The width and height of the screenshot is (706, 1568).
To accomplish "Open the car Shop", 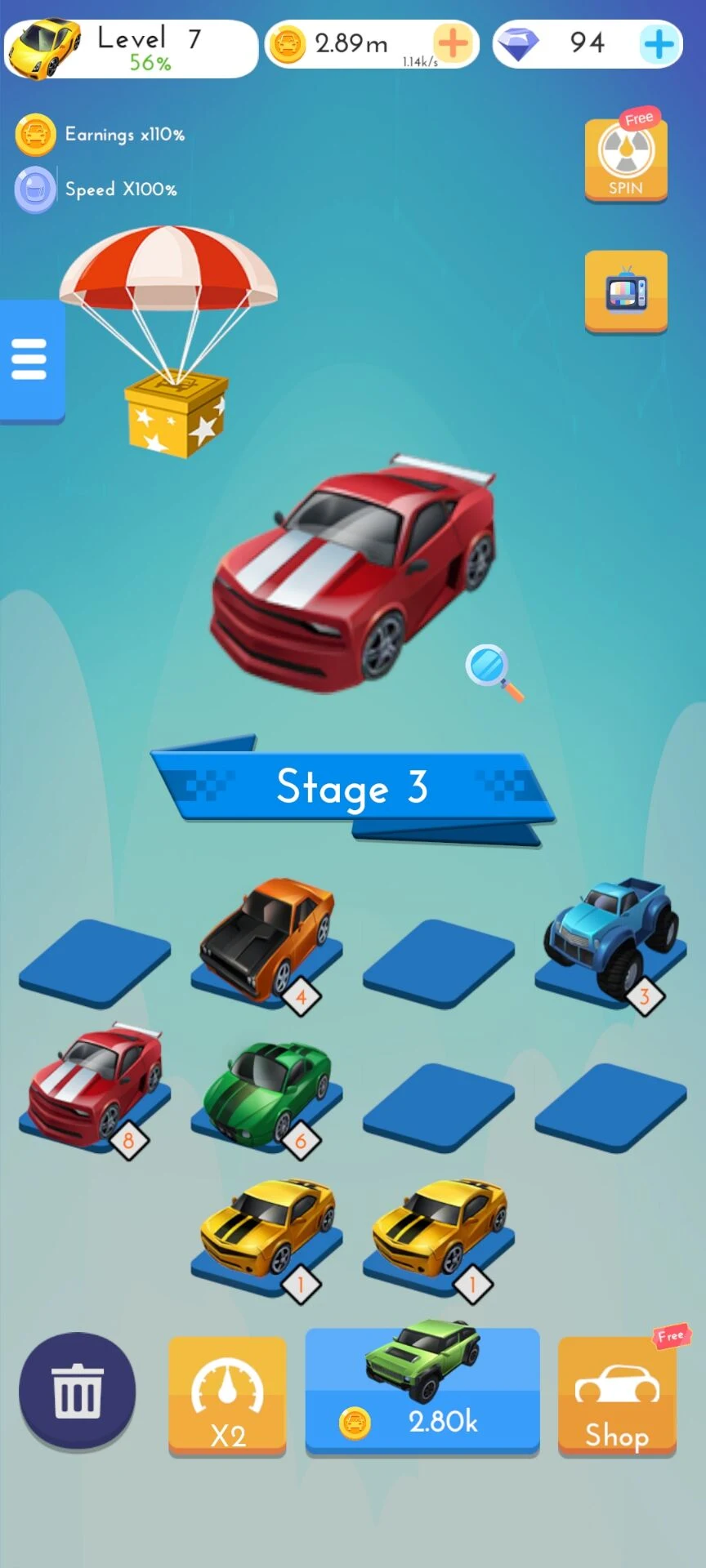I will point(617,1396).
